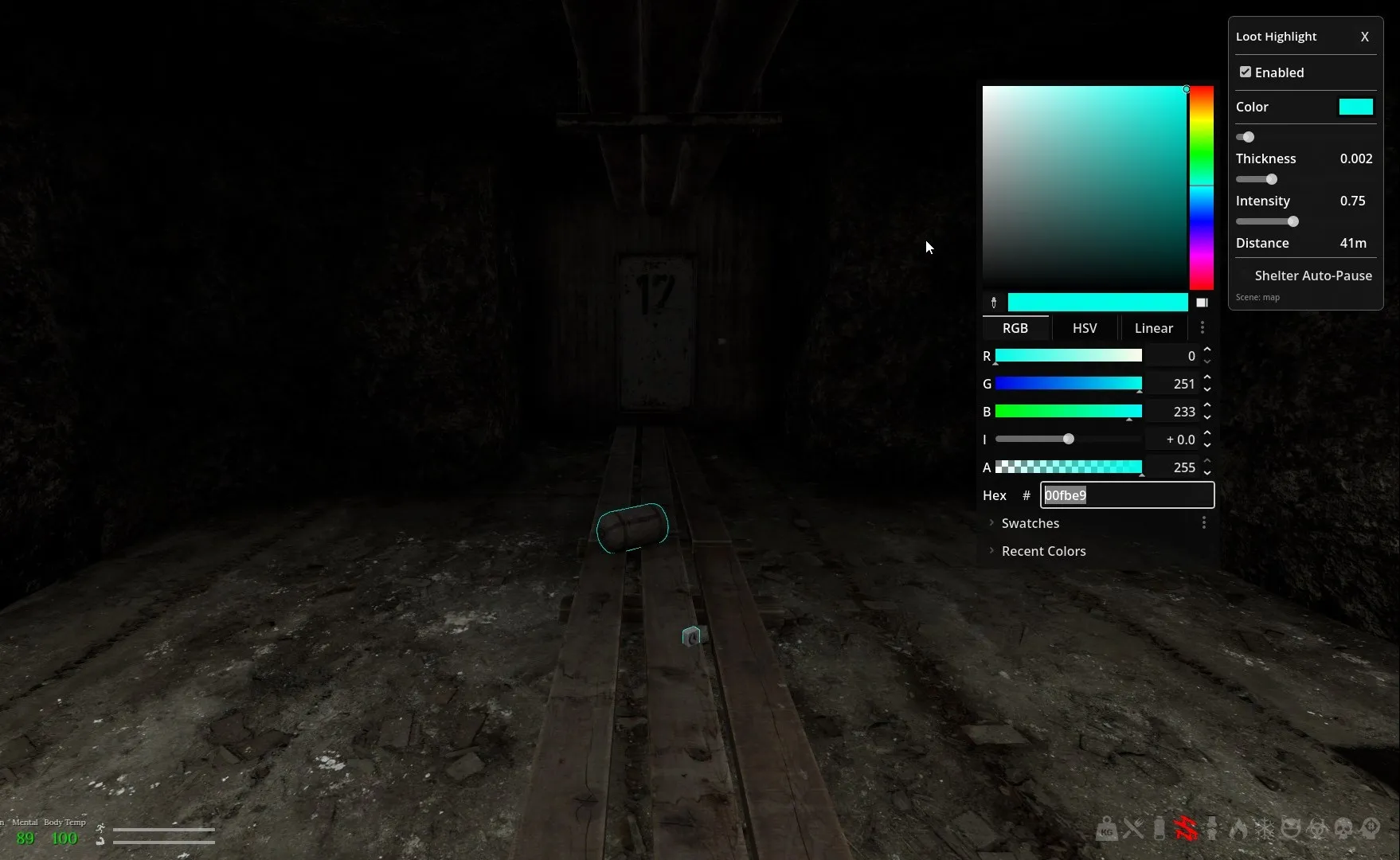Adjust the Intensity slider

click(x=1292, y=222)
